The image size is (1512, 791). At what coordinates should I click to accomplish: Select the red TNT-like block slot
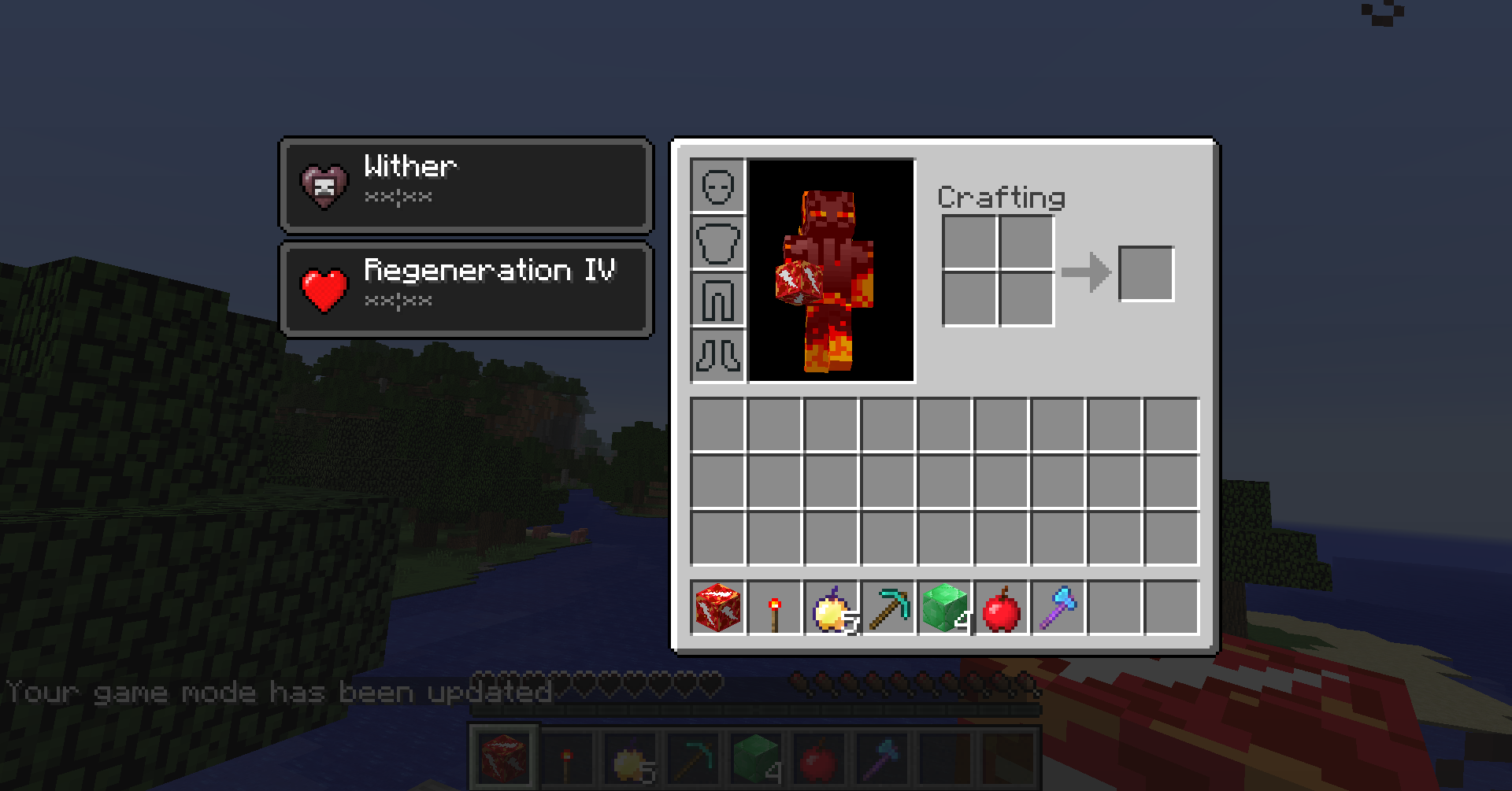tap(717, 608)
